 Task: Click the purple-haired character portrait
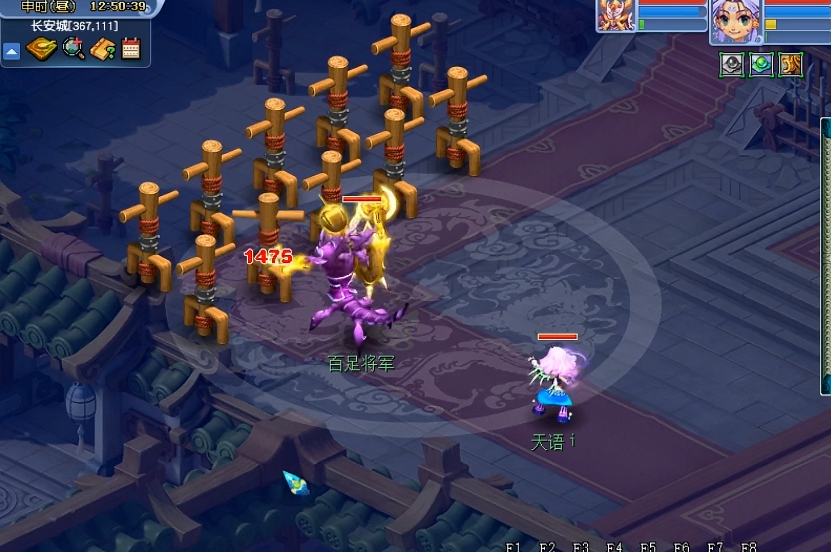click(735, 21)
